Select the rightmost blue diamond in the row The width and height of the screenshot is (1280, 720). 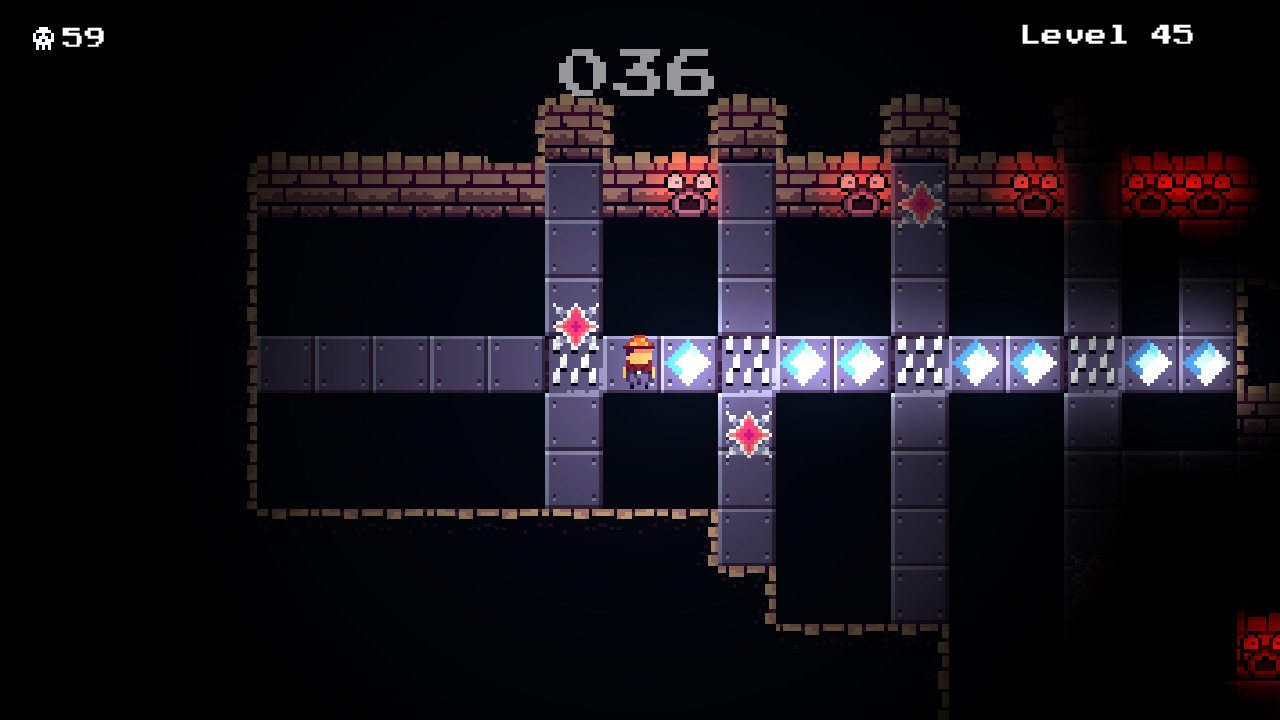tap(1204, 361)
